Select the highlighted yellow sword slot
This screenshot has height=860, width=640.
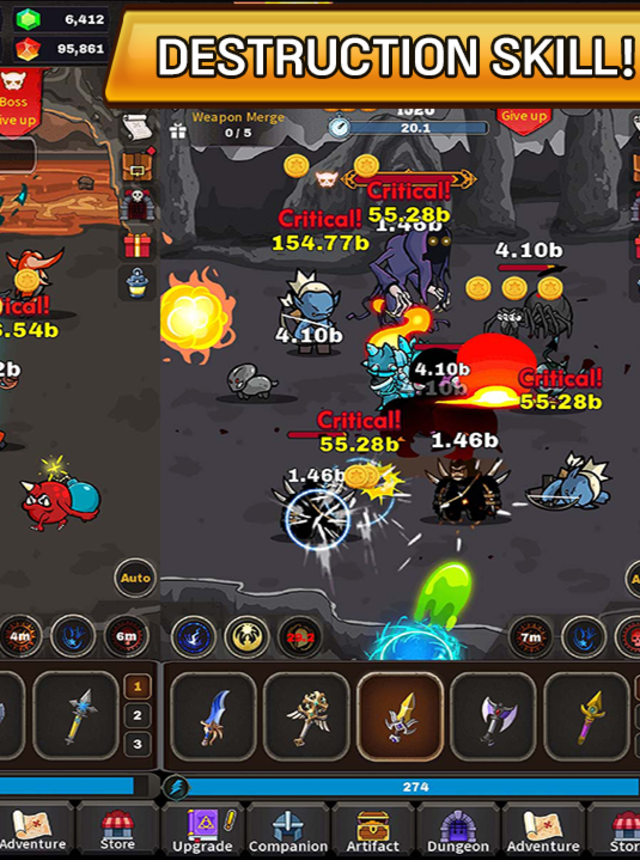click(400, 716)
